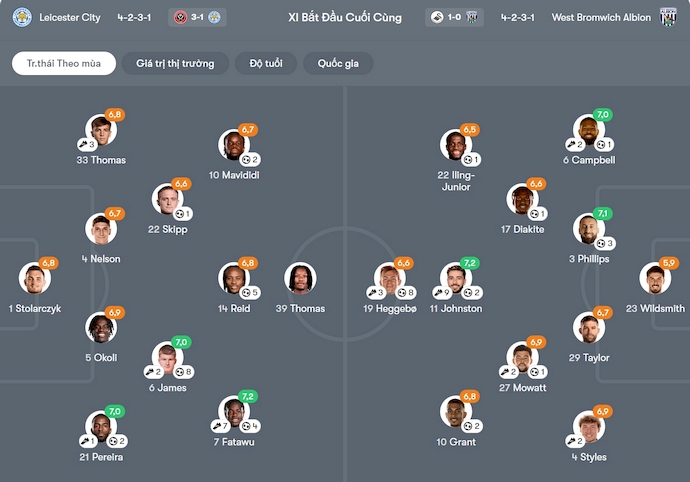Open 11 Johnston's player profile
Image resolution: width=690 pixels, height=482 pixels.
click(456, 279)
